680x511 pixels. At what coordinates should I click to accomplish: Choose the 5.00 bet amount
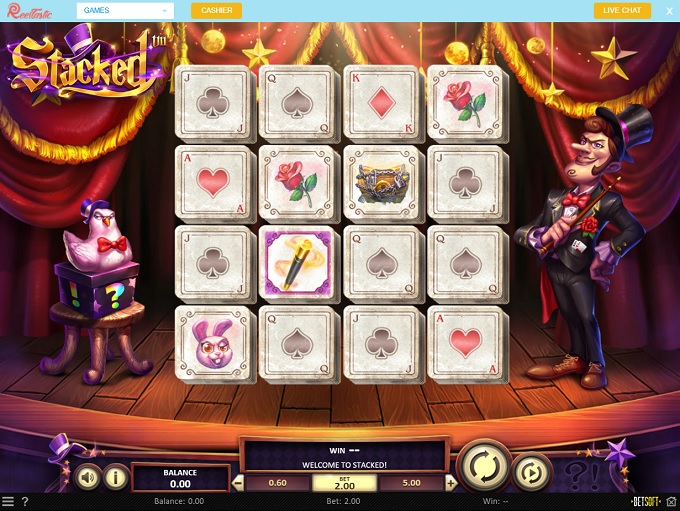tap(411, 483)
